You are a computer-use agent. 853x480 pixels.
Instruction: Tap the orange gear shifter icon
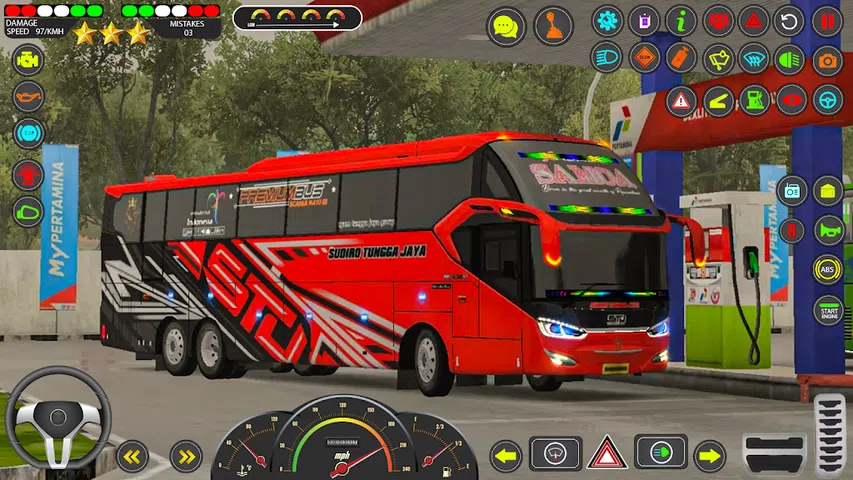click(x=553, y=26)
